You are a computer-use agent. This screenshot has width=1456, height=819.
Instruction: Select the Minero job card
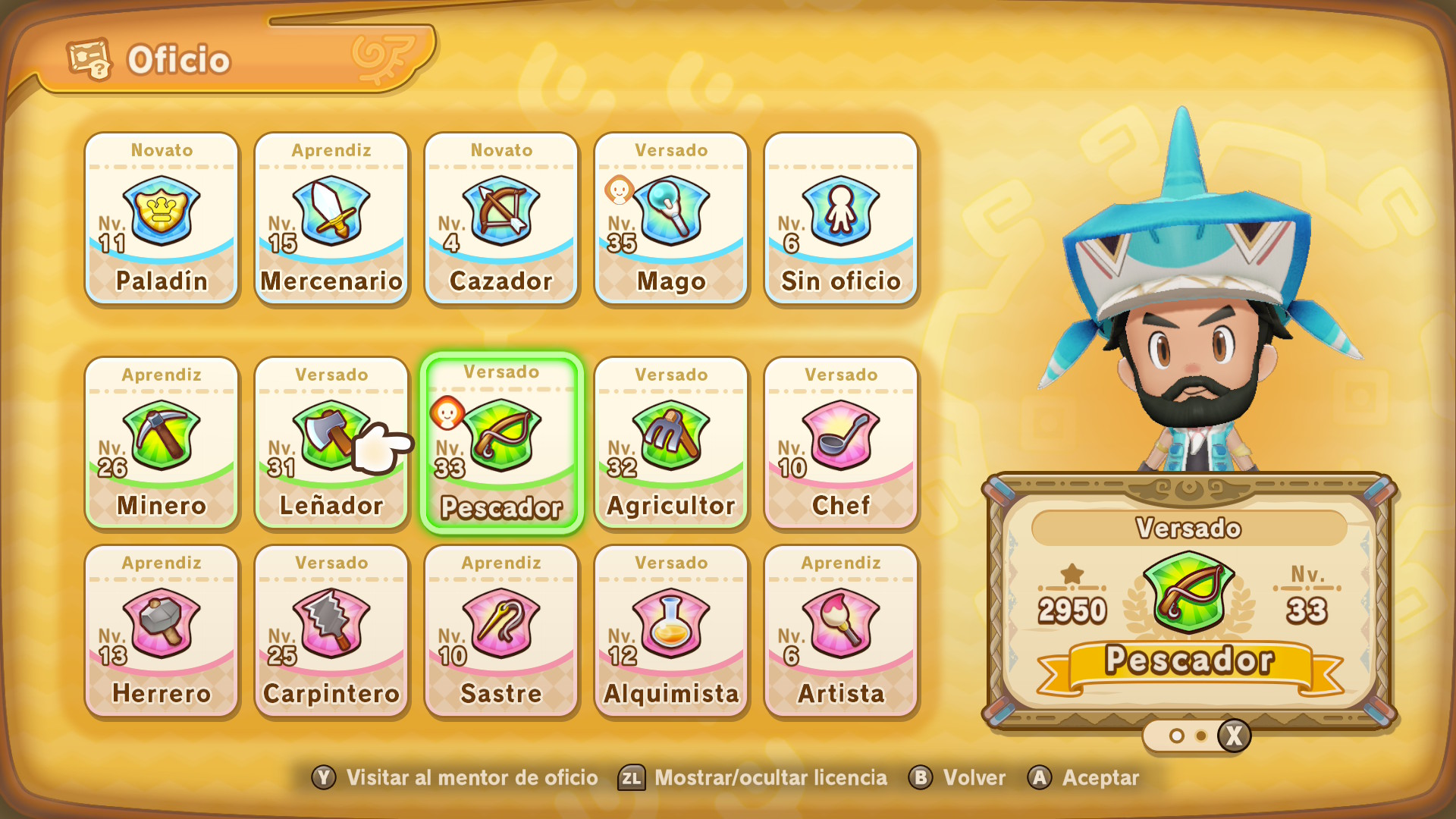pyautogui.click(x=162, y=443)
